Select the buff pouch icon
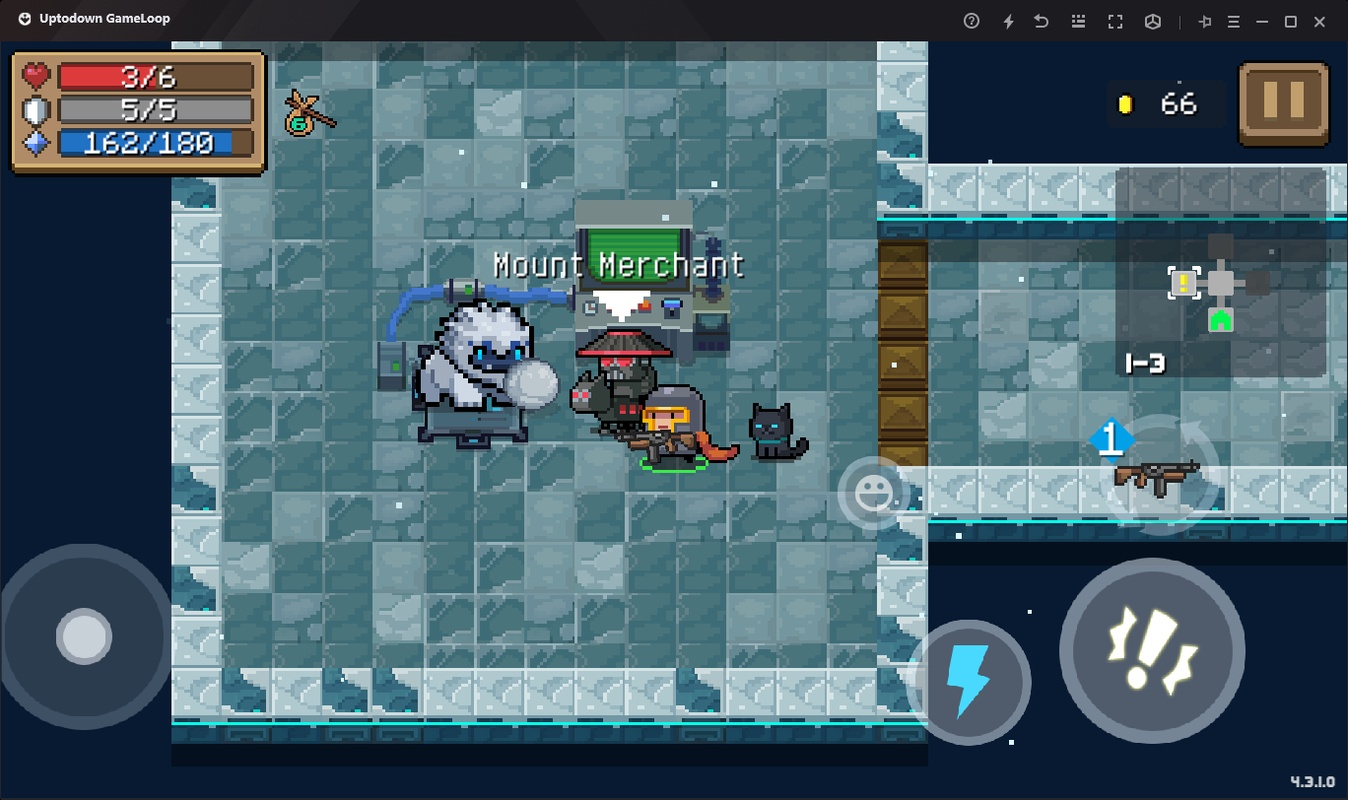1348x800 pixels. coord(305,113)
